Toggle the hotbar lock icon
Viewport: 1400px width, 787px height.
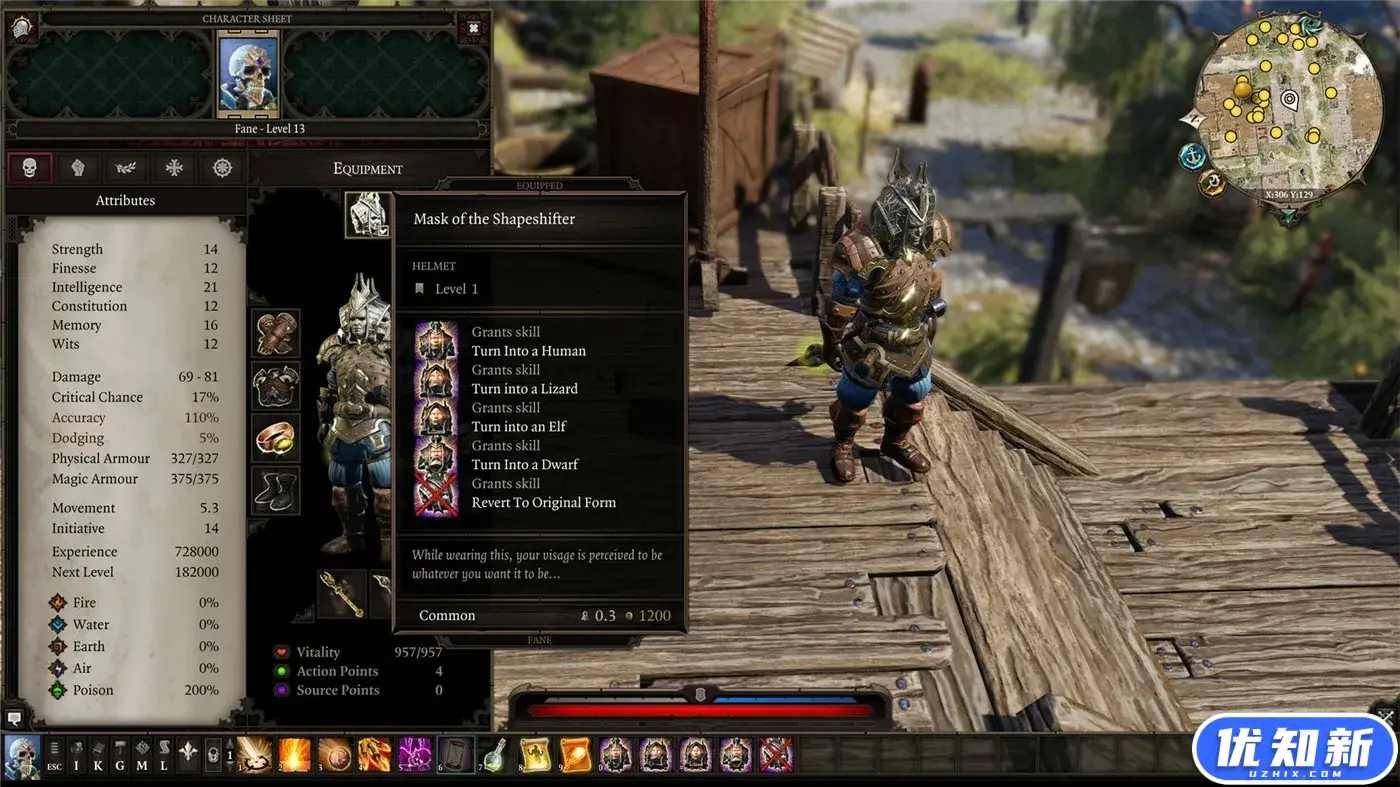click(213, 755)
